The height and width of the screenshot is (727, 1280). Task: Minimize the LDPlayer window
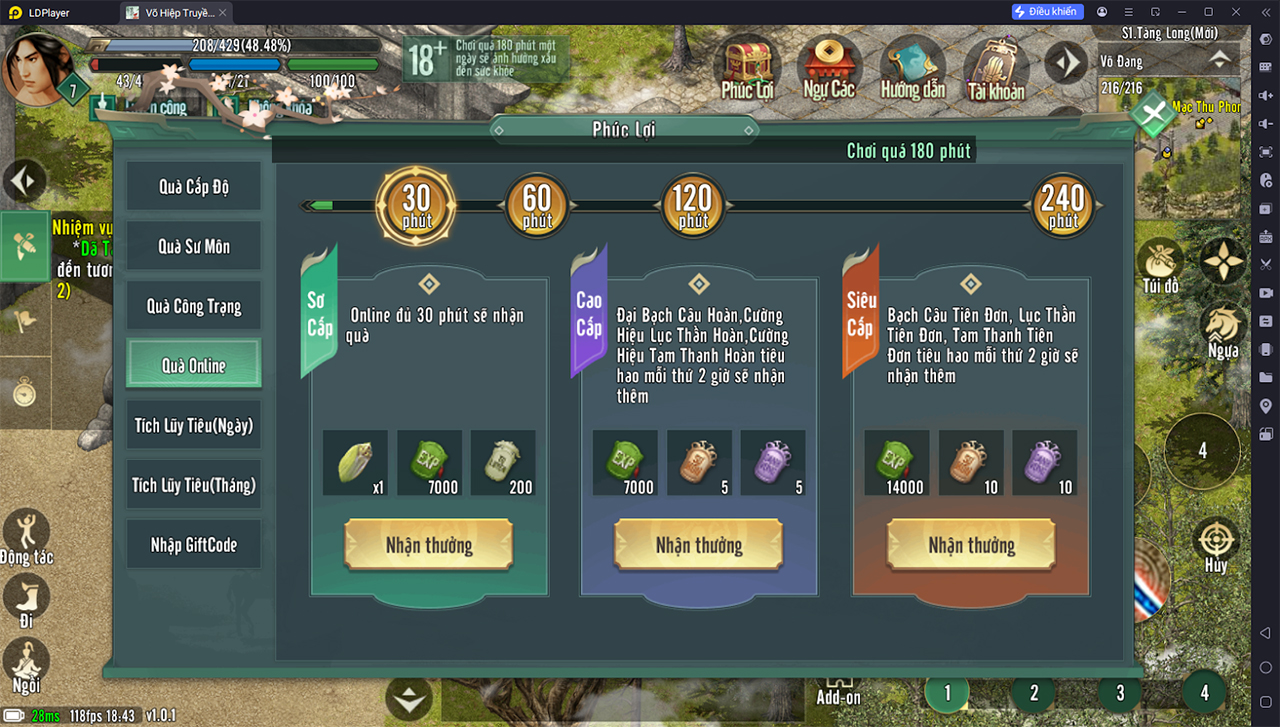(x=1181, y=12)
